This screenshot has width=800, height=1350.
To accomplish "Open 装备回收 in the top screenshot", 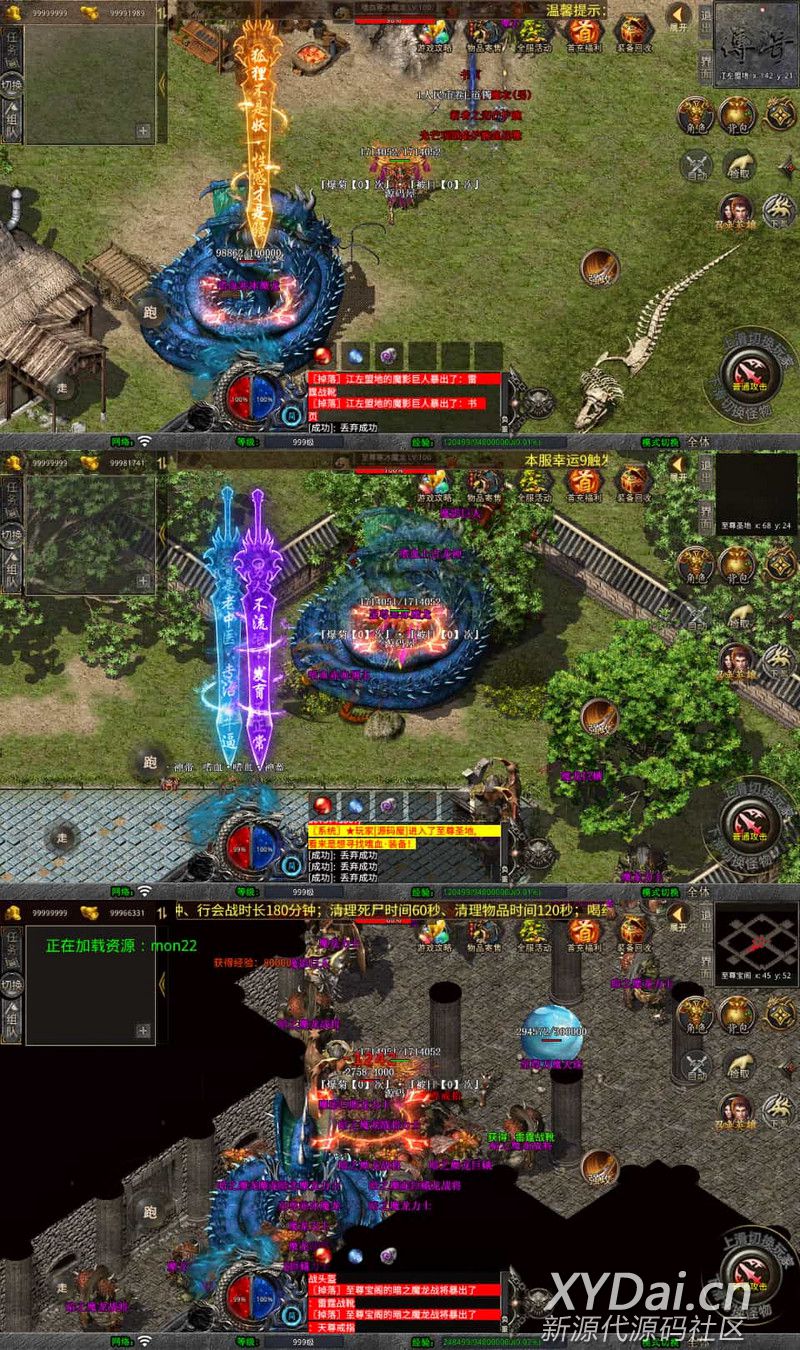I will click(x=633, y=33).
